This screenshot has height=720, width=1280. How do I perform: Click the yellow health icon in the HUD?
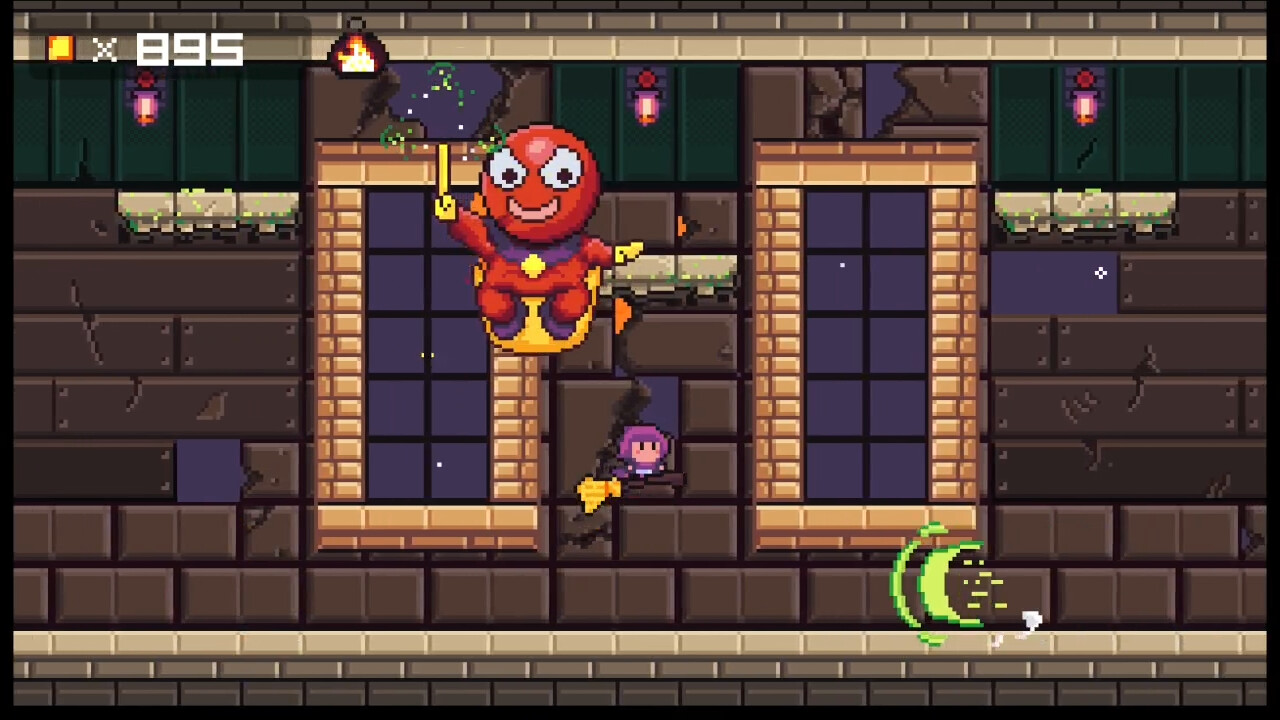60,48
